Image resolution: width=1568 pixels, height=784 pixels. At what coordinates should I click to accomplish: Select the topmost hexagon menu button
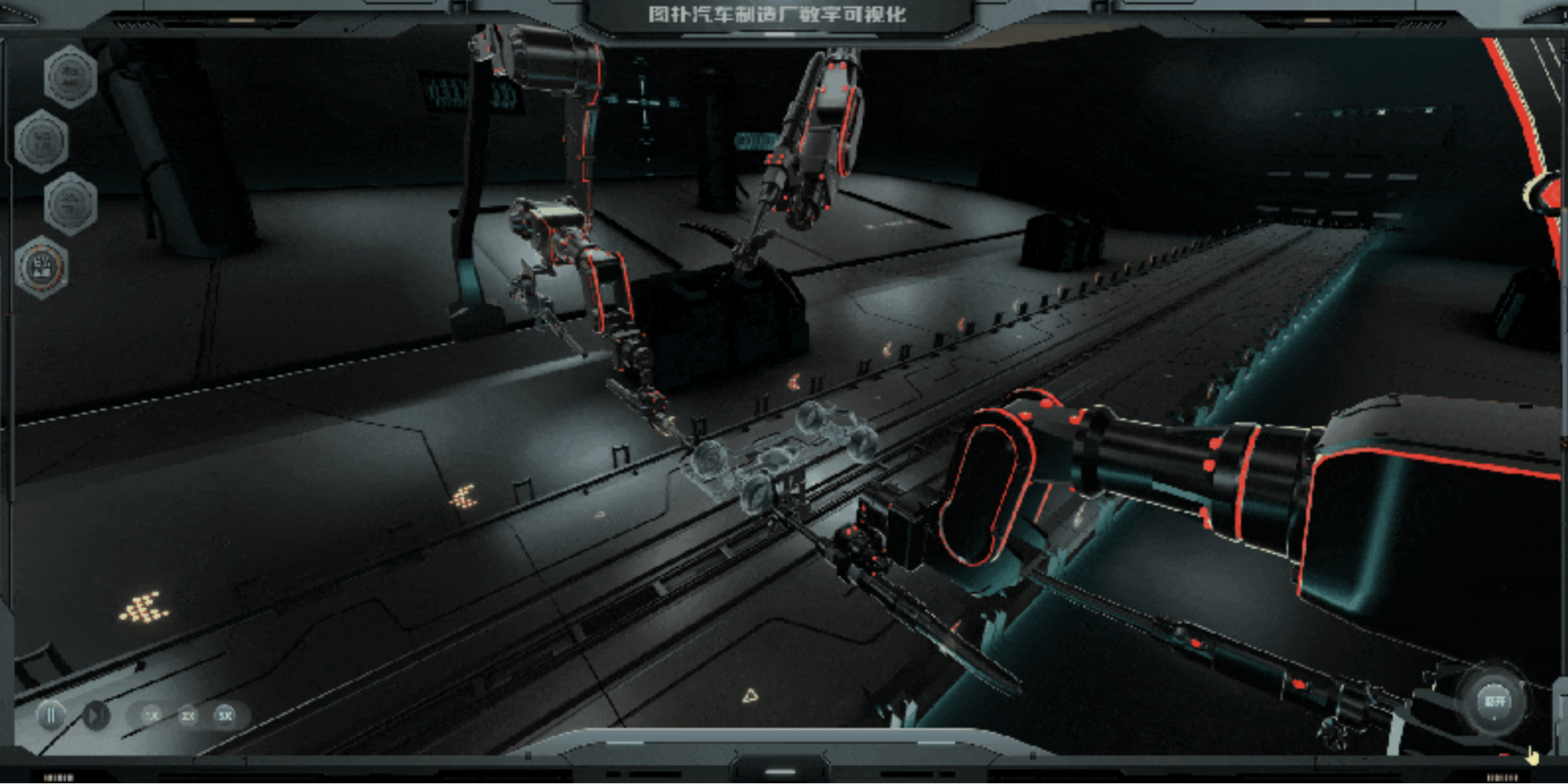point(70,77)
